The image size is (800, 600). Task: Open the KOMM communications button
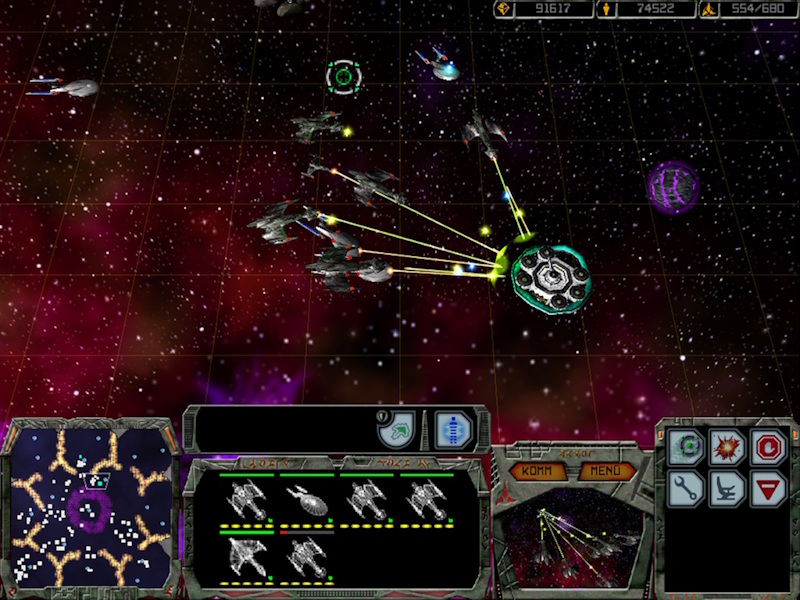535,470
